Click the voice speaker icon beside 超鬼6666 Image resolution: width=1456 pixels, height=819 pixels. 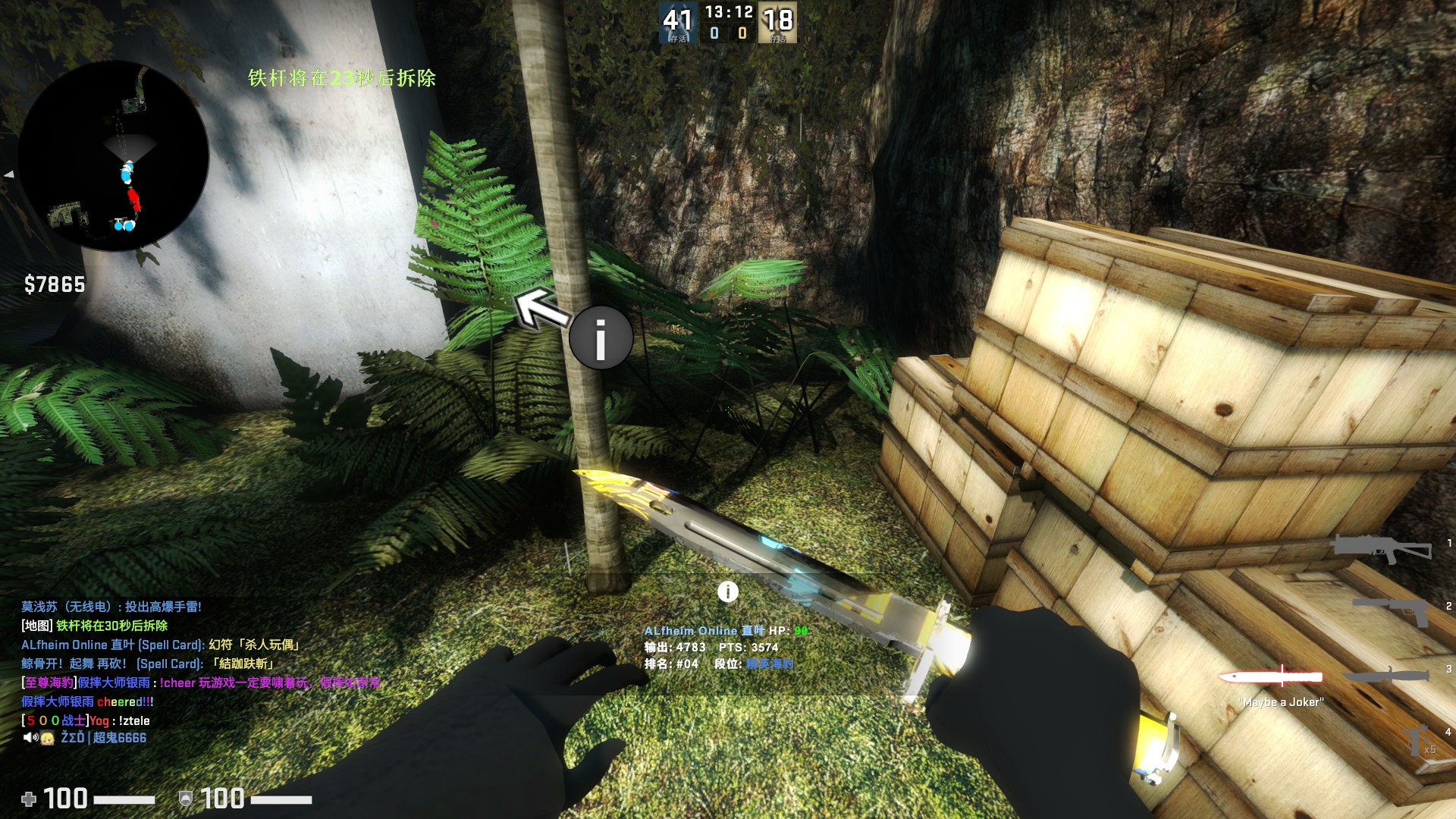pyautogui.click(x=30, y=738)
